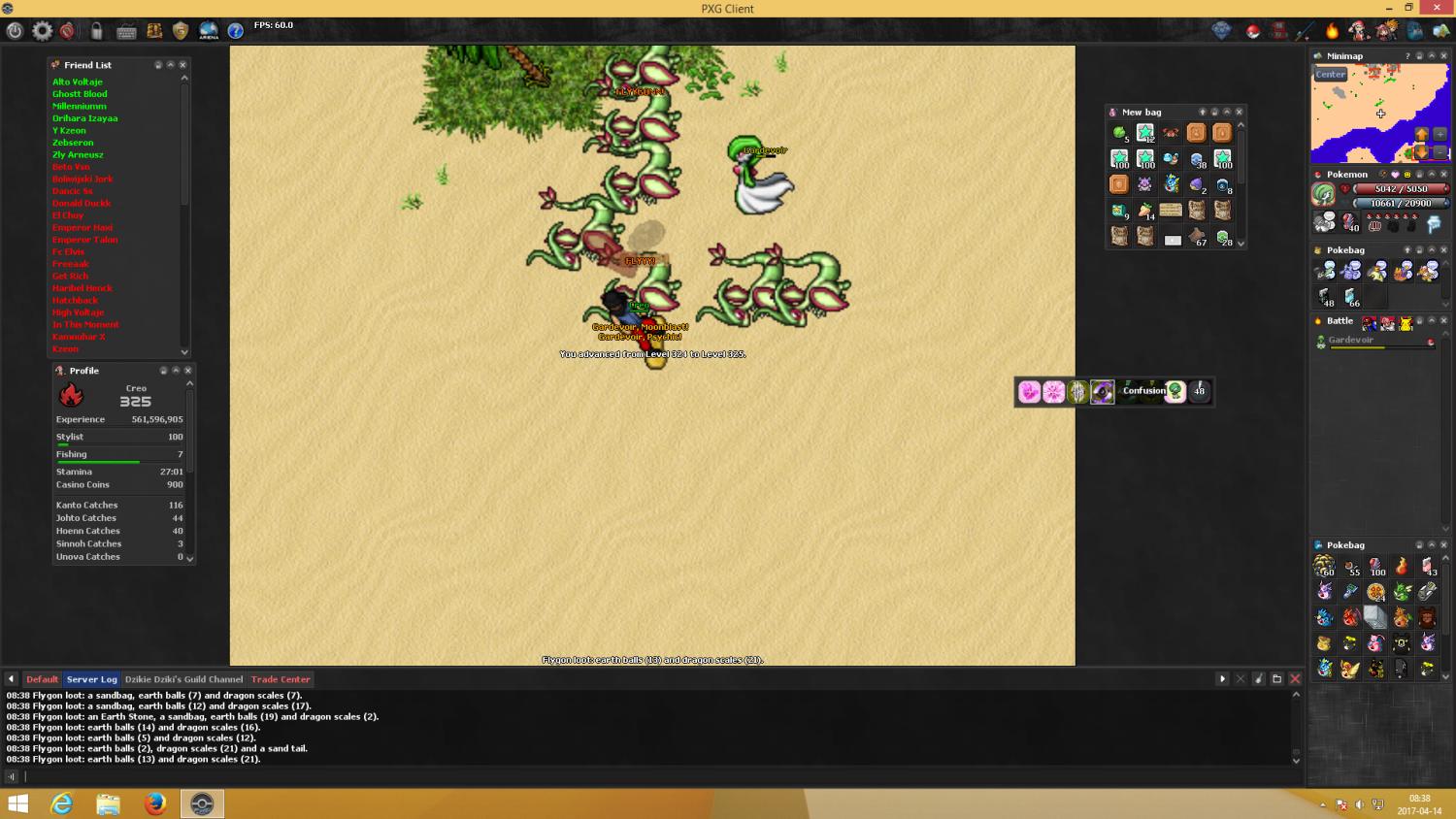Click the Gardevoir portrait in Pokemon panel
The width and height of the screenshot is (1456, 819).
[1324, 195]
